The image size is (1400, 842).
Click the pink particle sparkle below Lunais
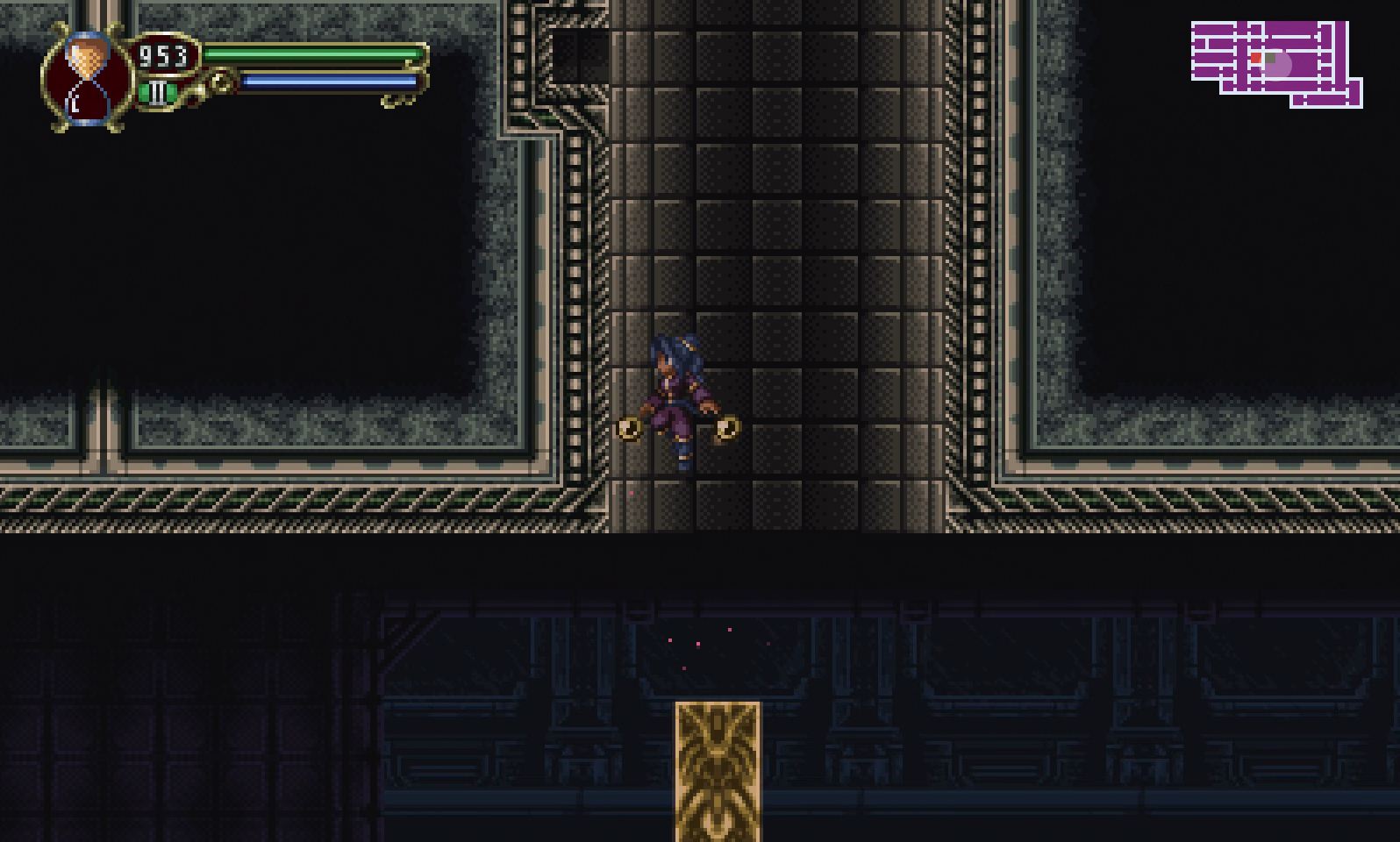632,494
